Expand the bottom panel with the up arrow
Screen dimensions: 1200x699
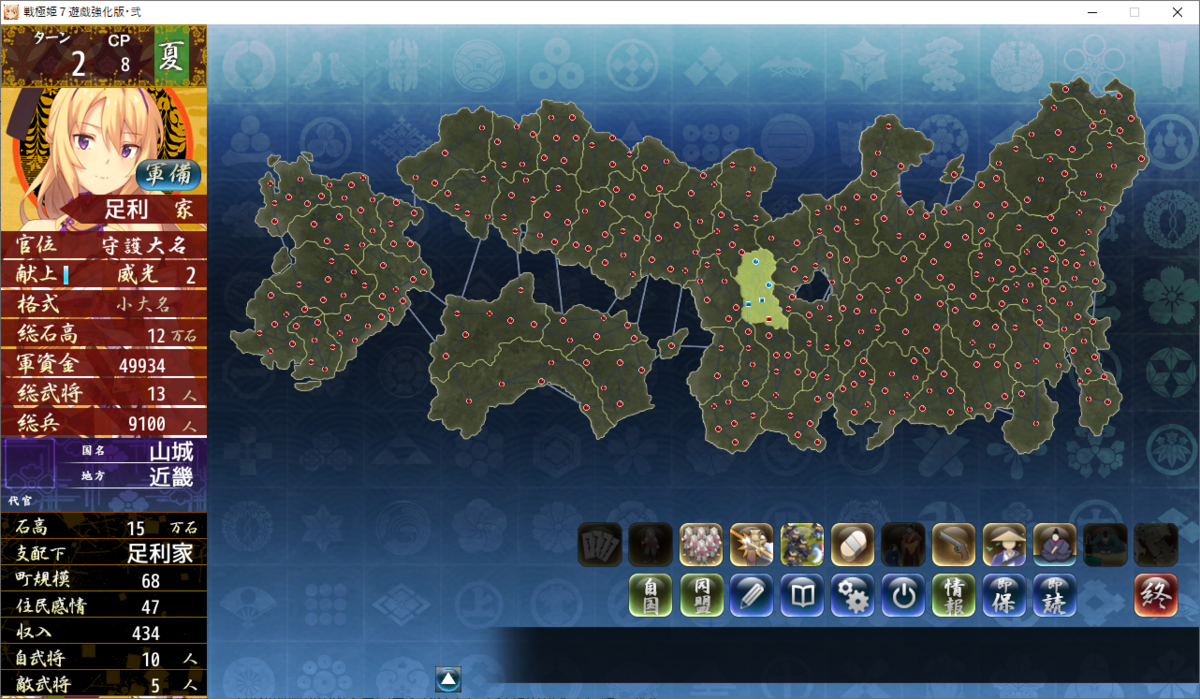point(448,679)
